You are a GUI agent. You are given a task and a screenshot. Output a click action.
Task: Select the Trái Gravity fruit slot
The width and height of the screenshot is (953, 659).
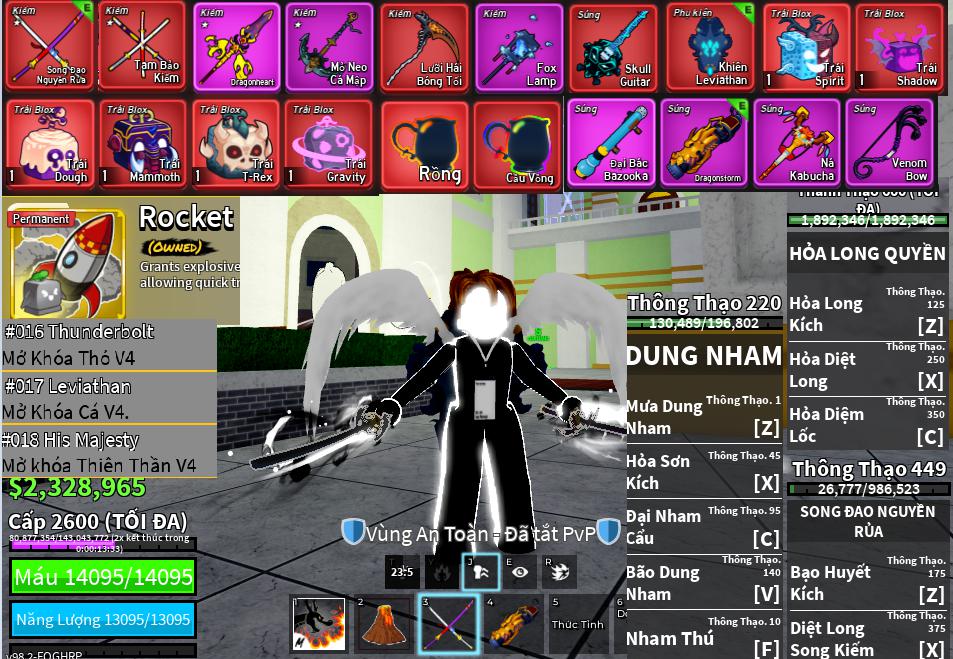[x=330, y=142]
